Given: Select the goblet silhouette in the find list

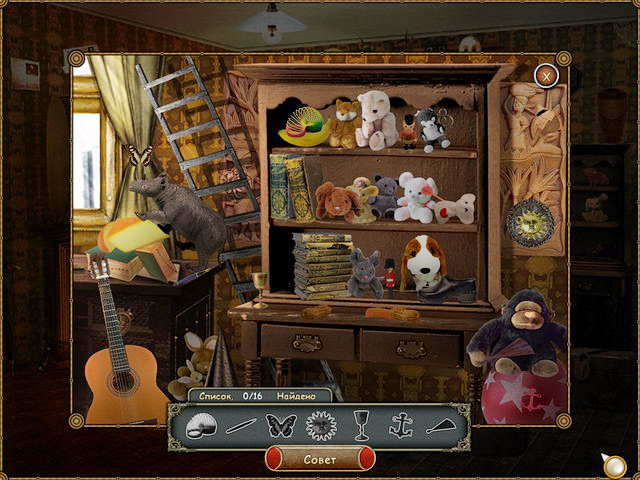Looking at the screenshot, I should click(360, 425).
